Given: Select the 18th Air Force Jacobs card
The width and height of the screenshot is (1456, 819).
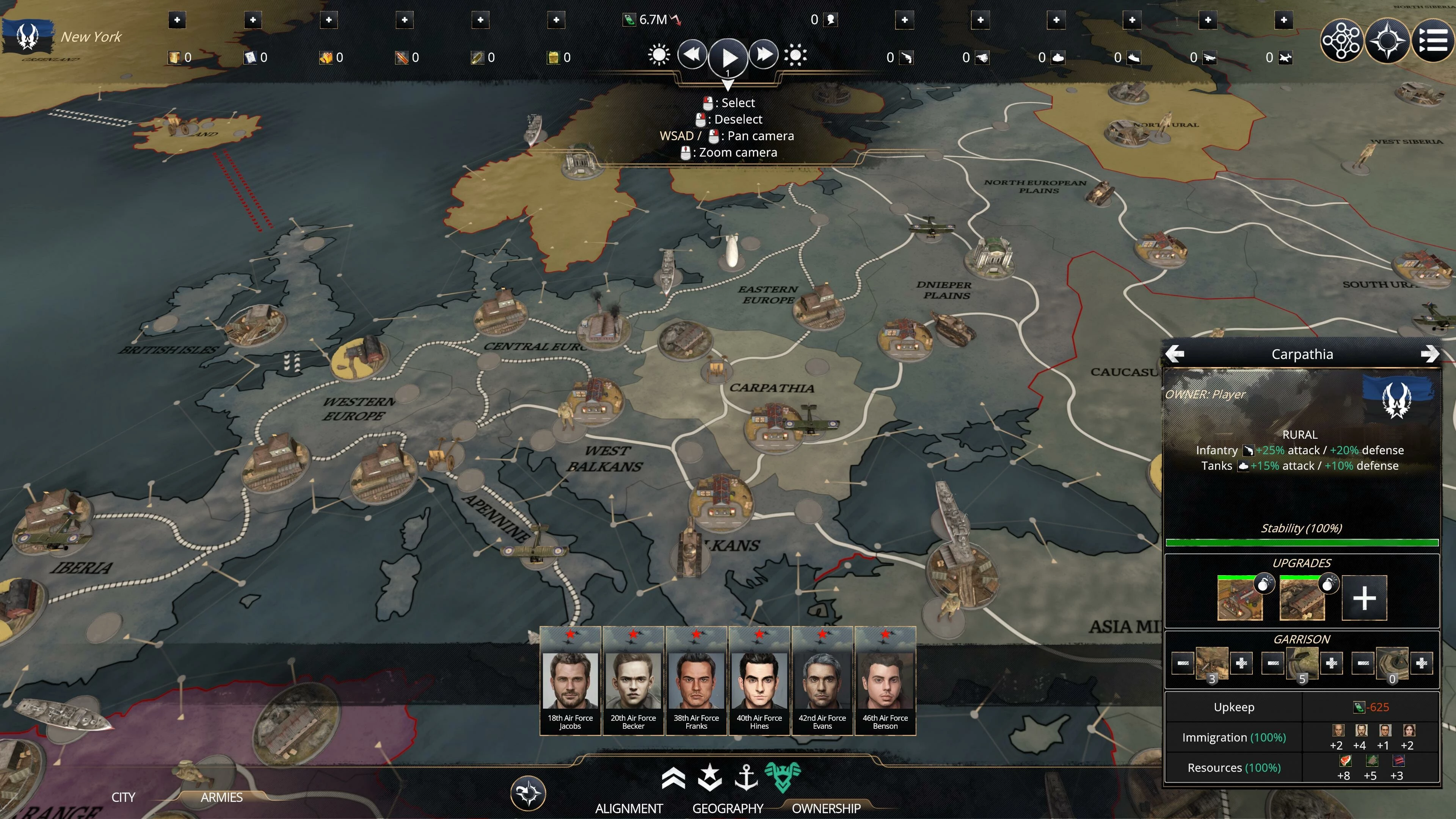Looking at the screenshot, I should click(x=570, y=681).
